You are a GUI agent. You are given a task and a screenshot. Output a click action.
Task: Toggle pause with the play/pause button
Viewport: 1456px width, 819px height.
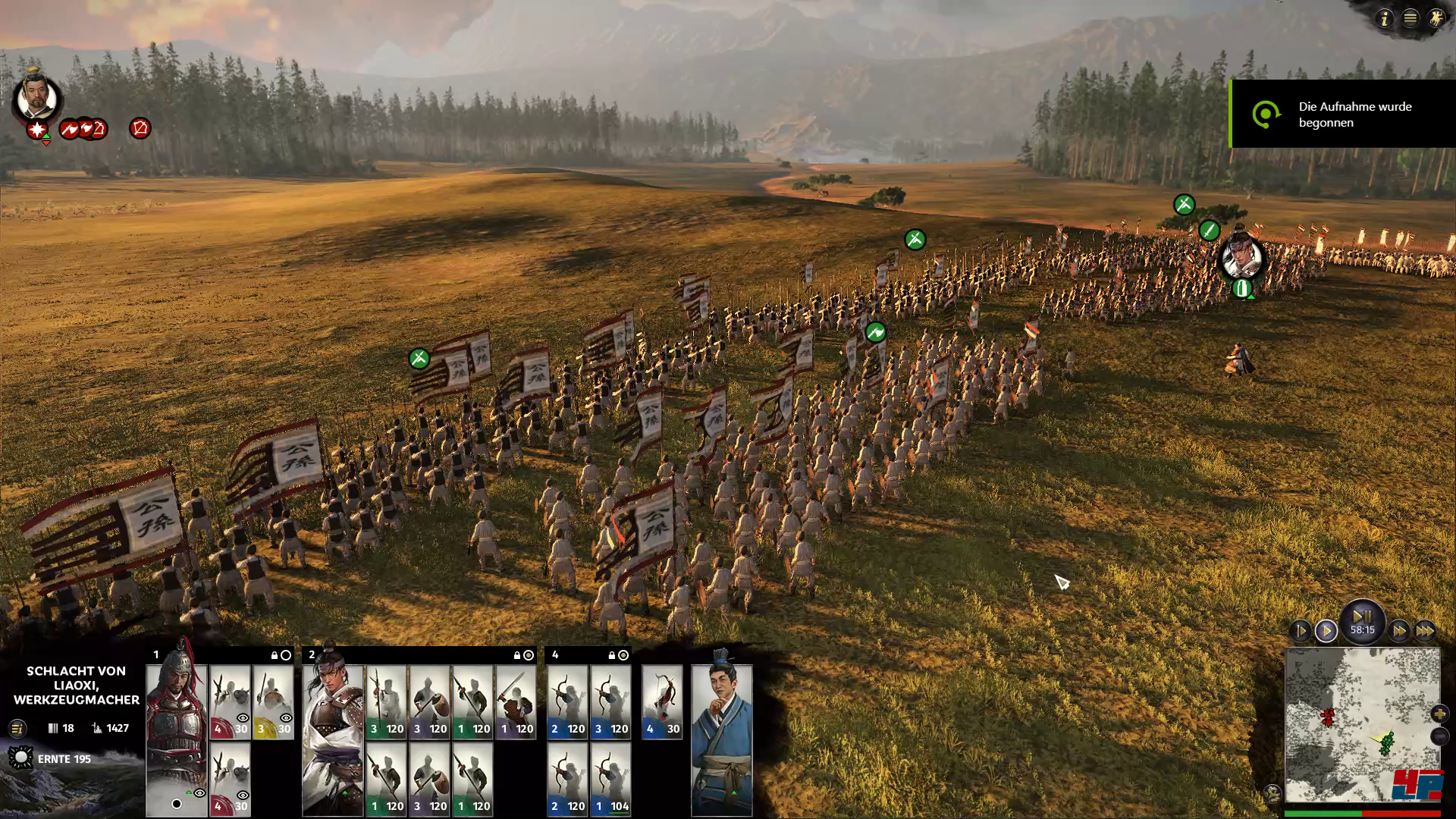click(x=1362, y=617)
